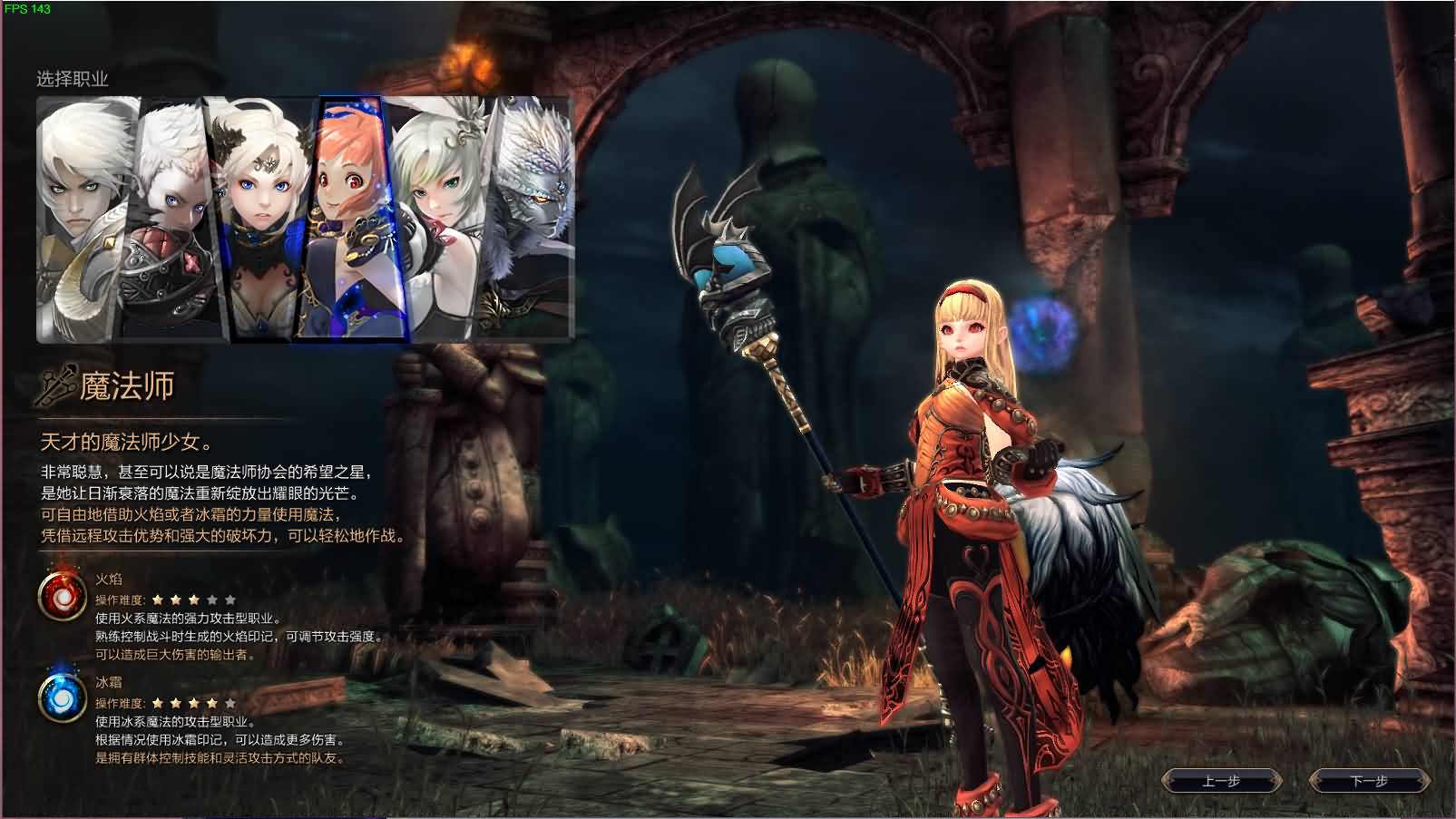Click the class description line 天才的魔法师少女
The image size is (1456, 819).
(121, 442)
